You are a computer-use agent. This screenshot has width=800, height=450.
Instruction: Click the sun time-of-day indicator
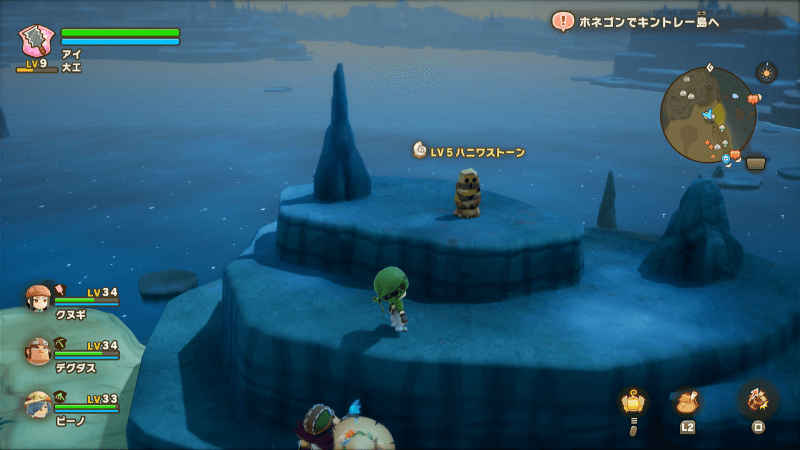(x=766, y=73)
